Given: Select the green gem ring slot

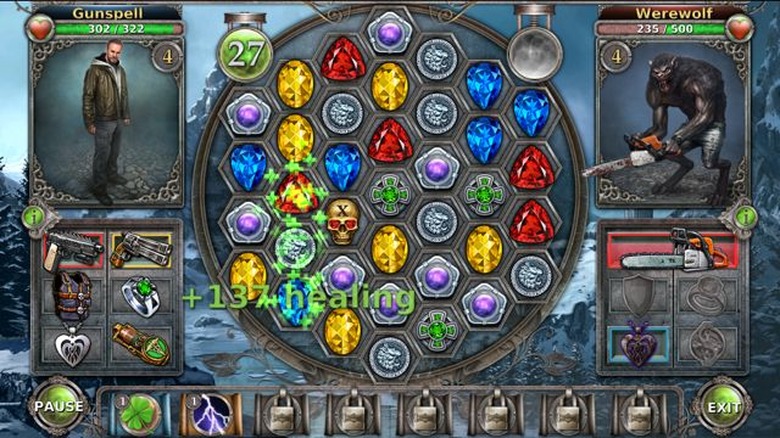Looking at the screenshot, I should (x=140, y=296).
